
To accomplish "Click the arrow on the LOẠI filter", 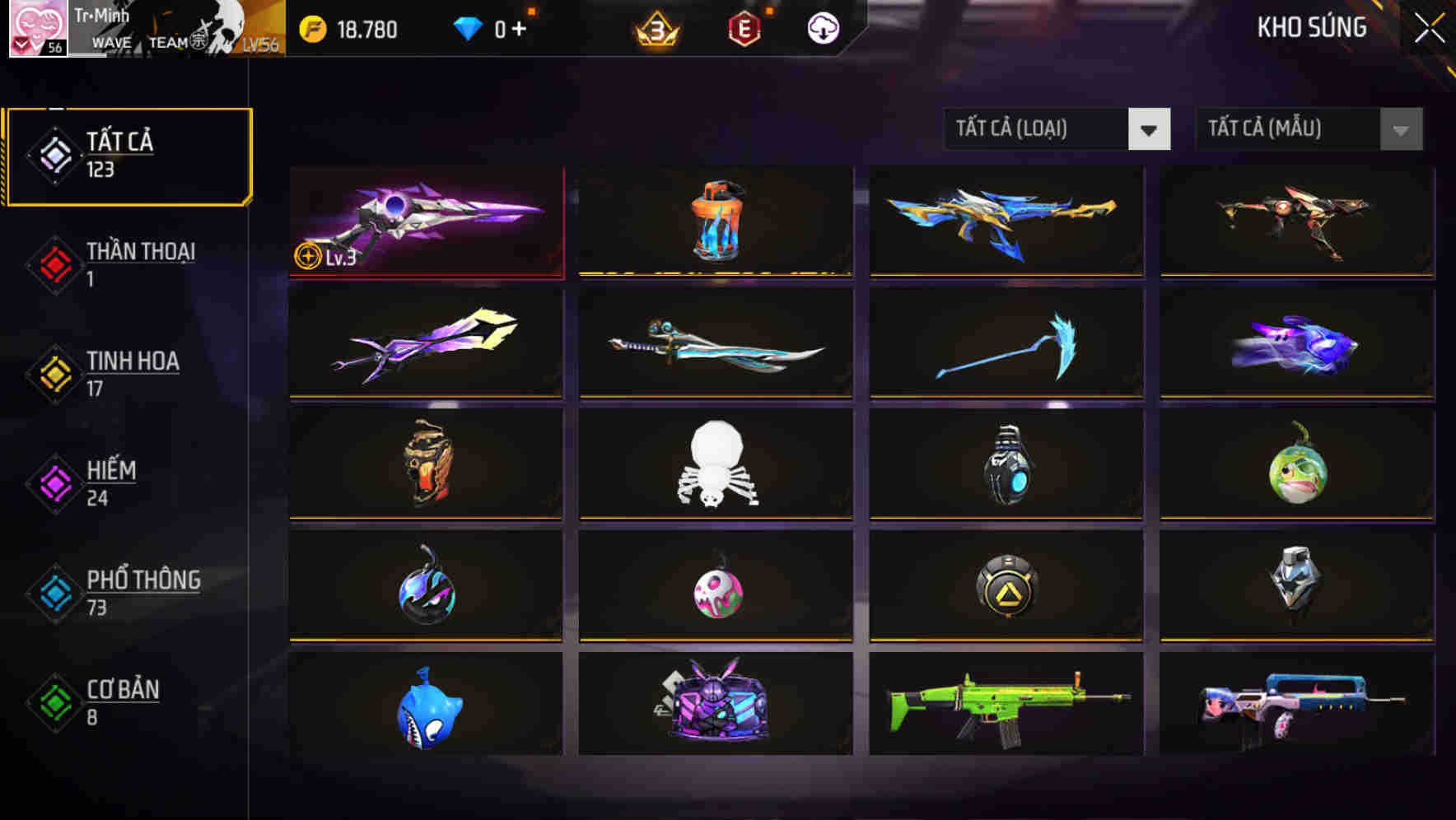I will coord(1151,129).
